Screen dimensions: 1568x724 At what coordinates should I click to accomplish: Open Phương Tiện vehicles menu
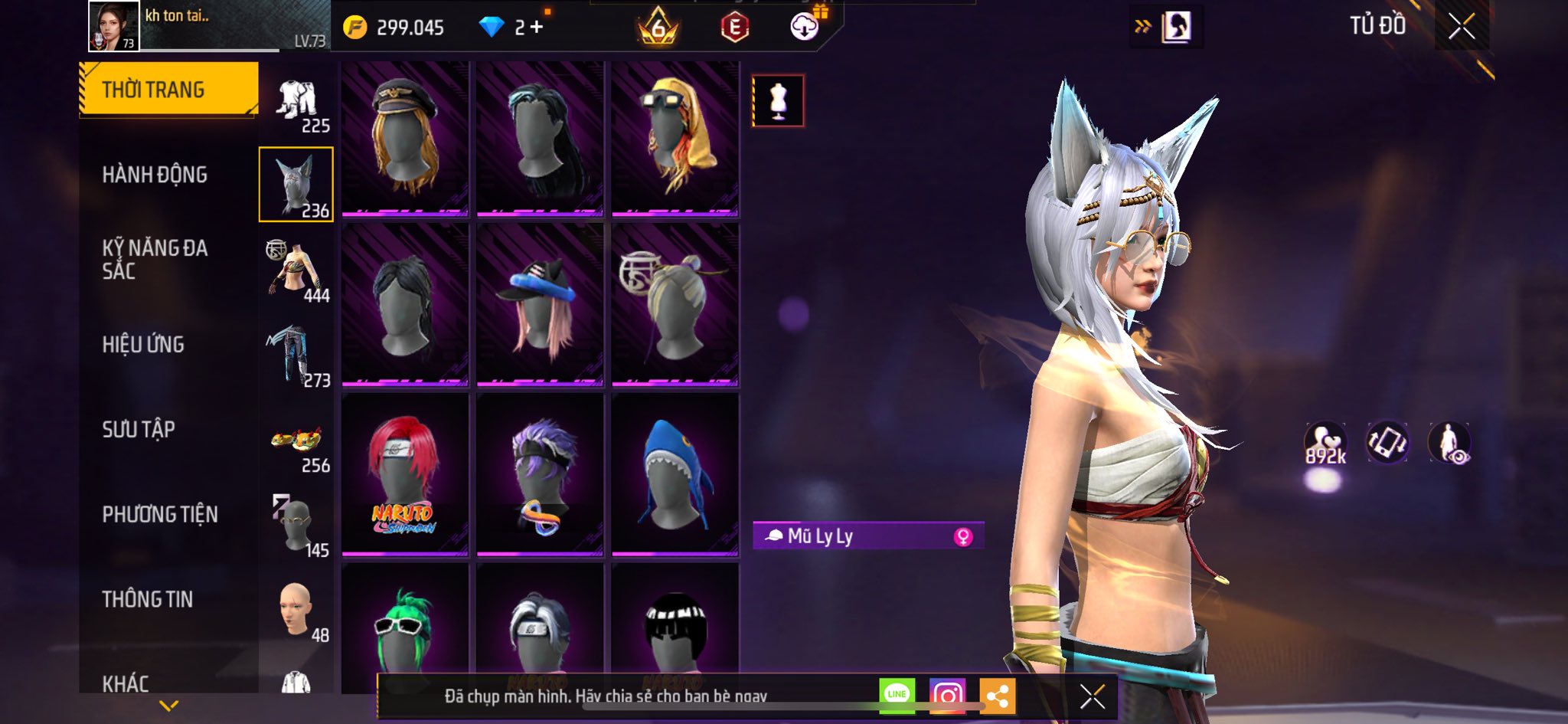point(160,514)
